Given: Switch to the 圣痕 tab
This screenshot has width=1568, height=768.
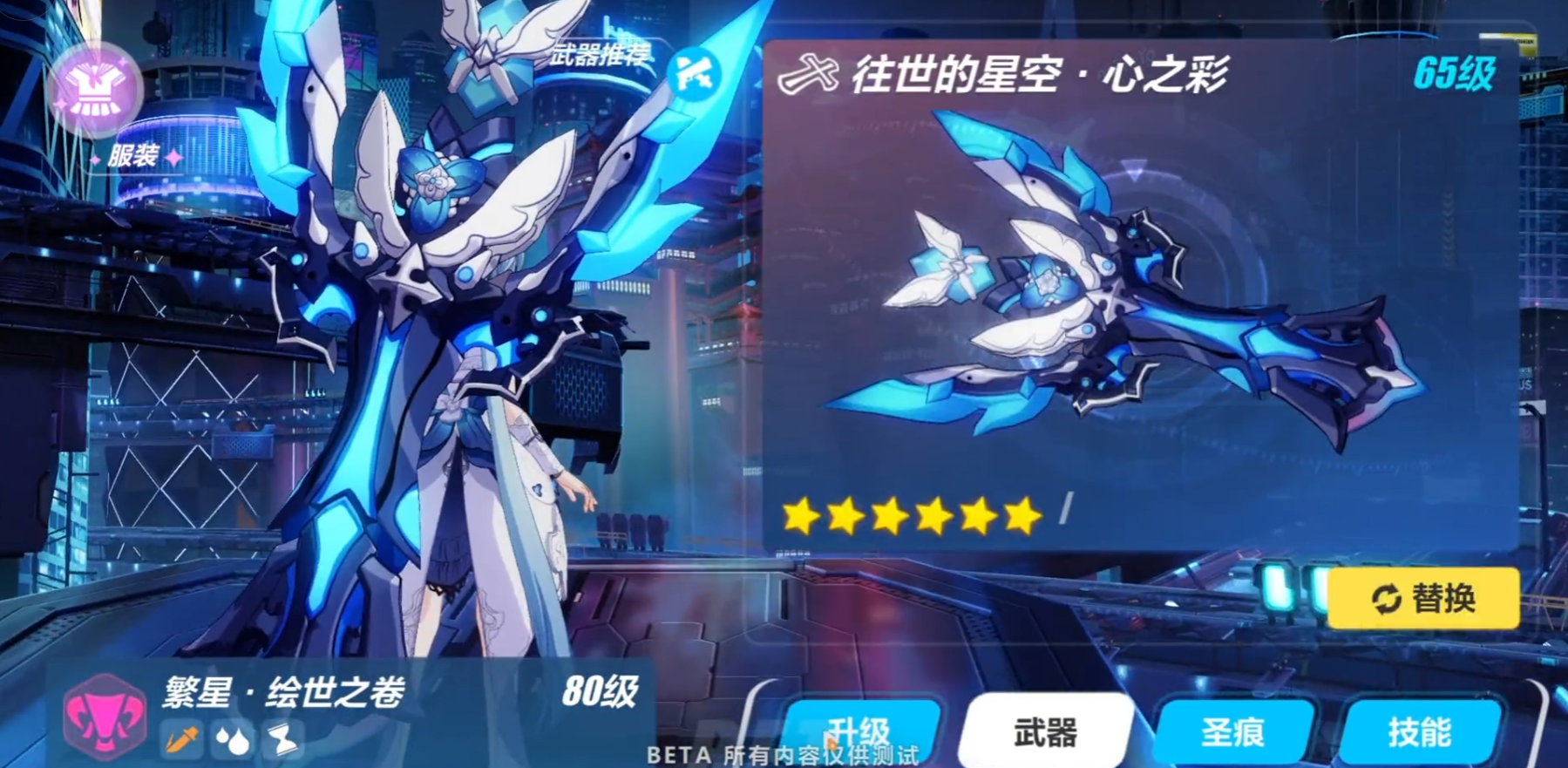Looking at the screenshot, I should click(x=1235, y=731).
